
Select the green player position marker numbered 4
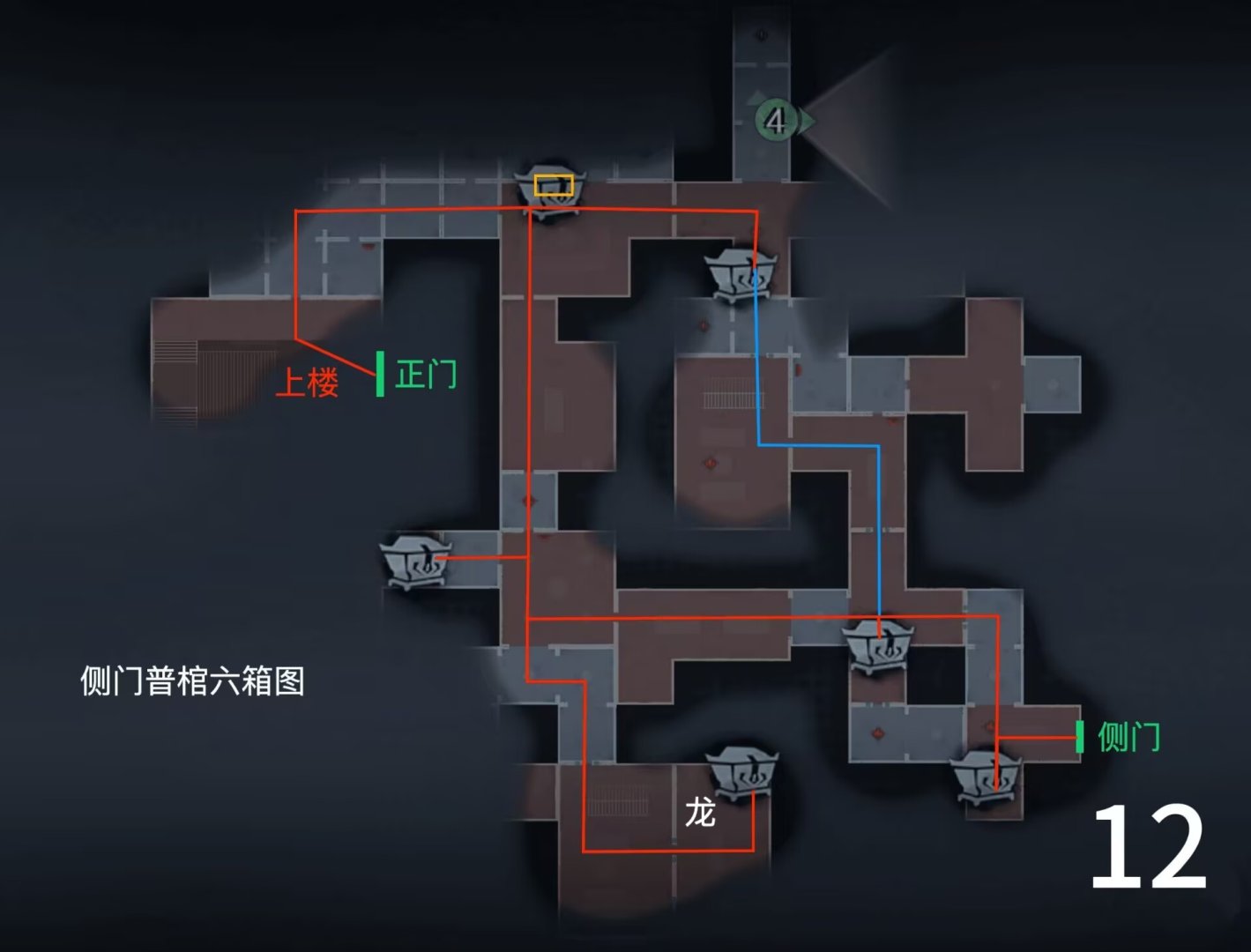[777, 119]
